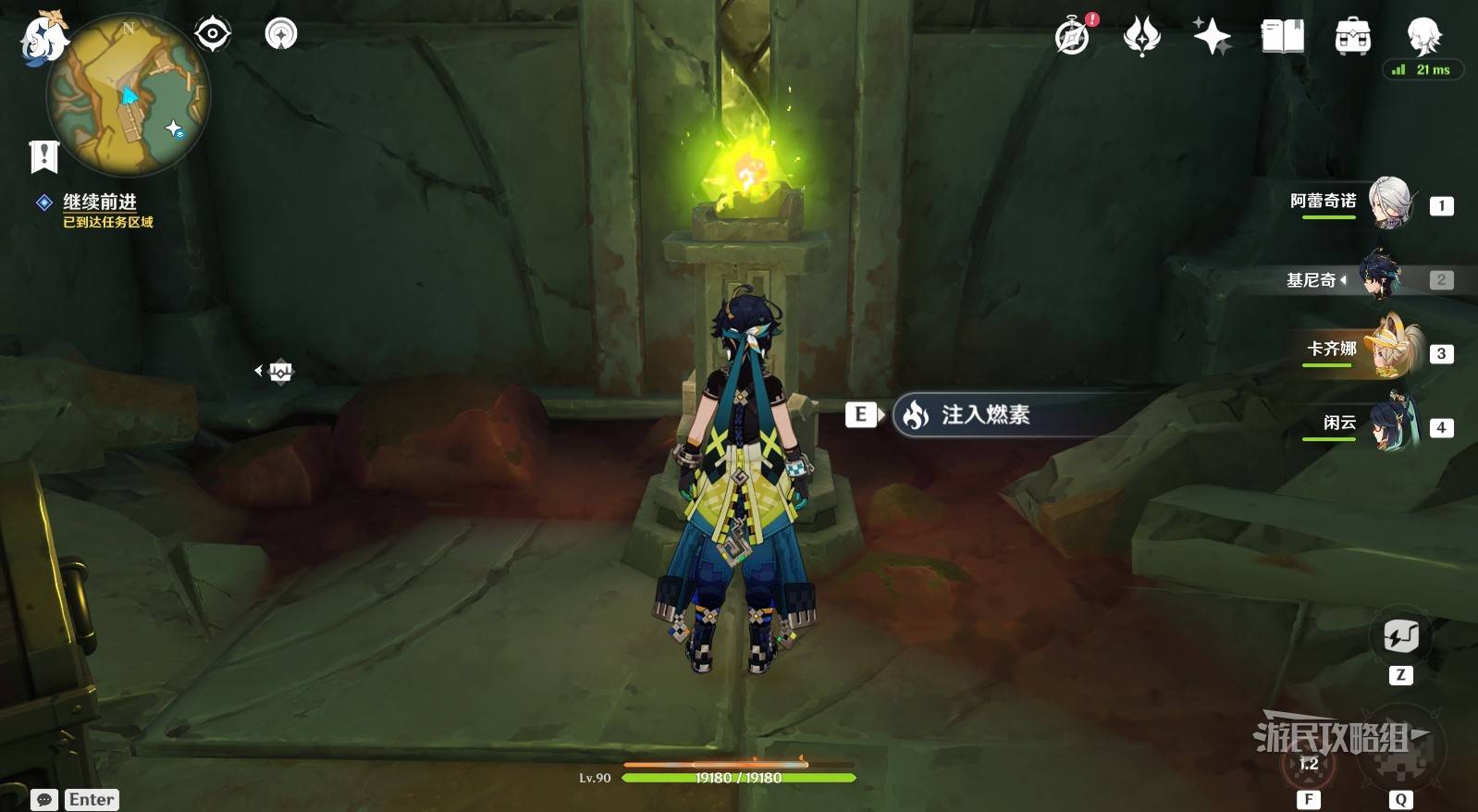Open the chat speech bubble button
The image size is (1478, 812).
click(x=43, y=800)
